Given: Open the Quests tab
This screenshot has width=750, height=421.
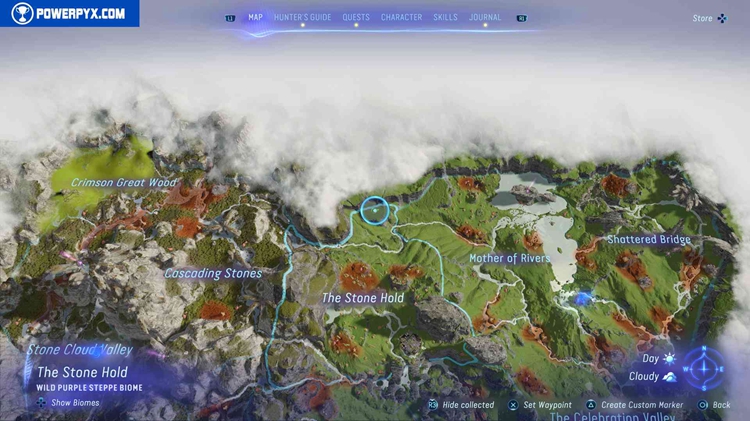Looking at the screenshot, I should pos(356,17).
